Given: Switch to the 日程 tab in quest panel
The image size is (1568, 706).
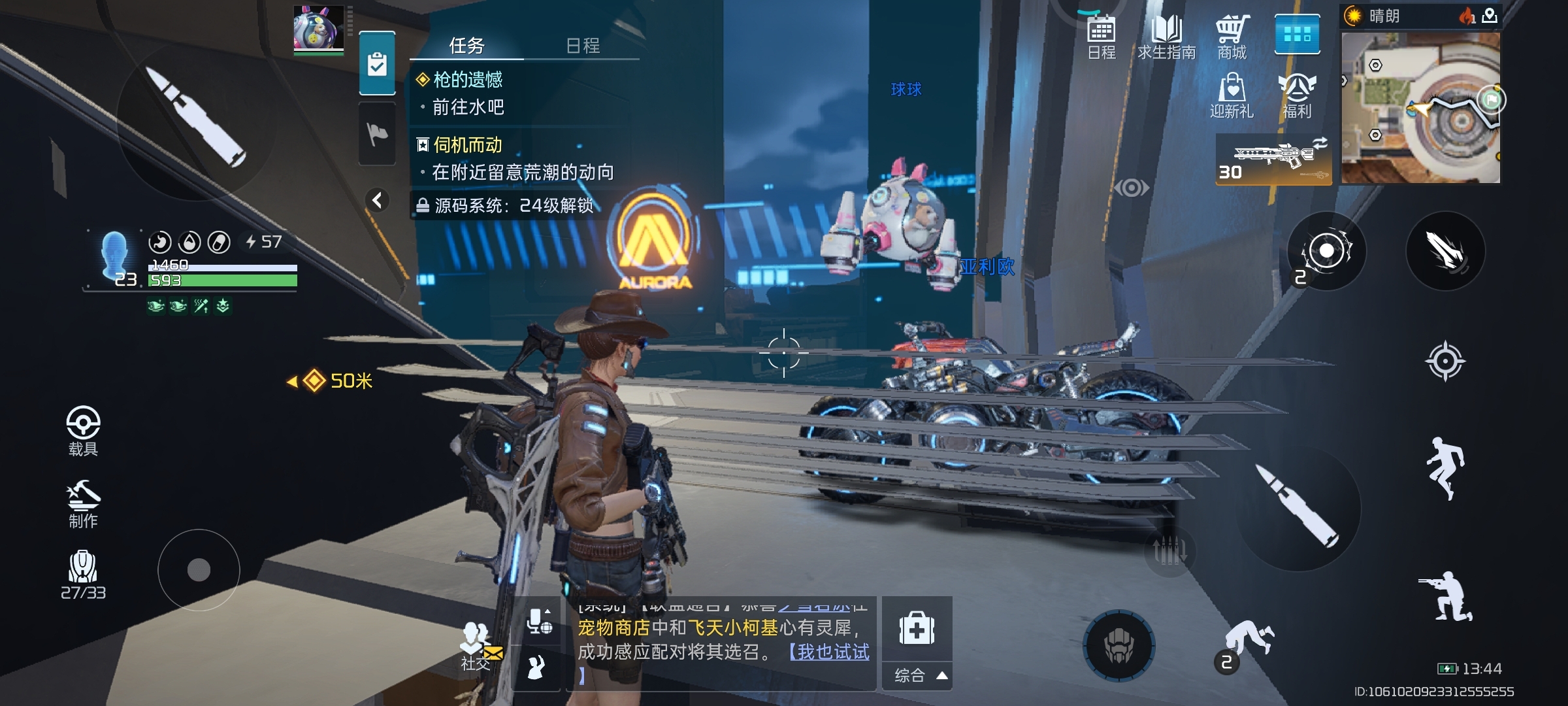Looking at the screenshot, I should (x=583, y=45).
